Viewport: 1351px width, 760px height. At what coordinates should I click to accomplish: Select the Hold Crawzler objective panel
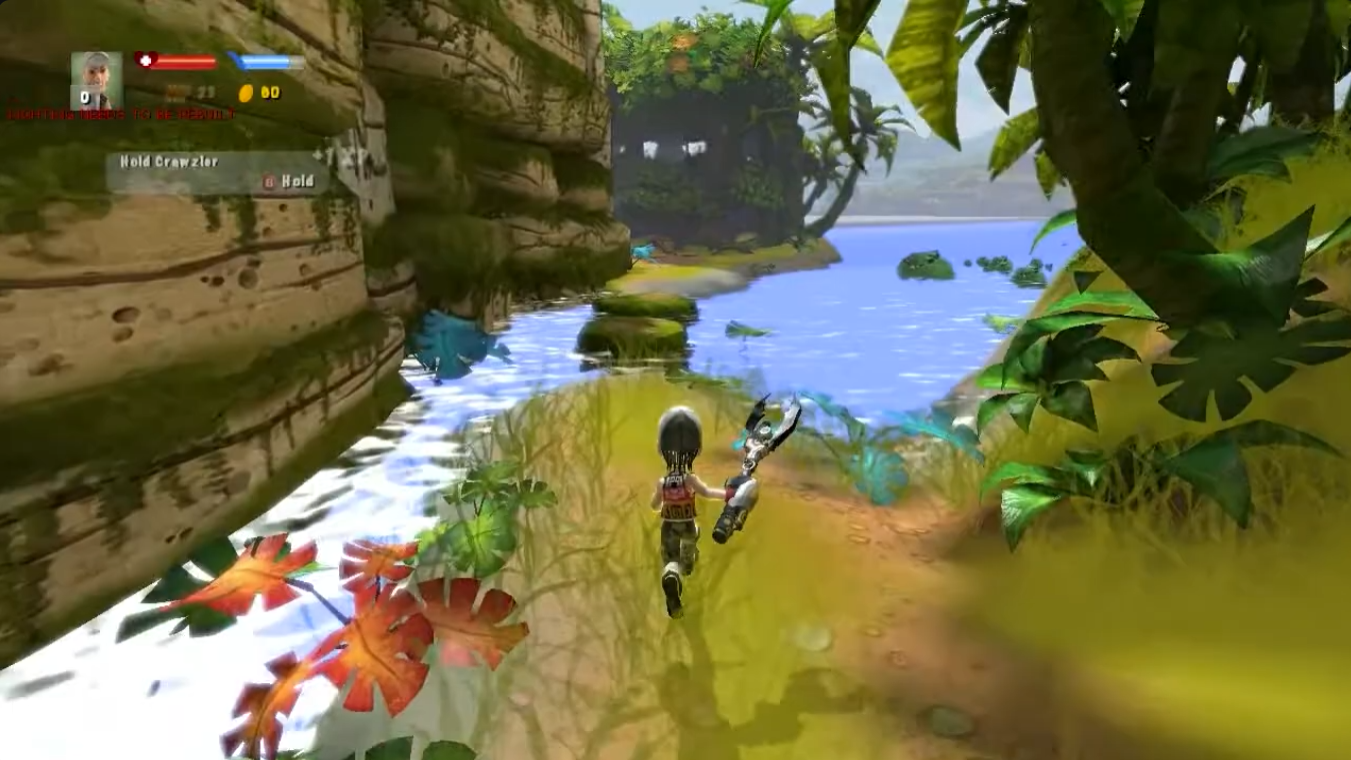[x=217, y=172]
